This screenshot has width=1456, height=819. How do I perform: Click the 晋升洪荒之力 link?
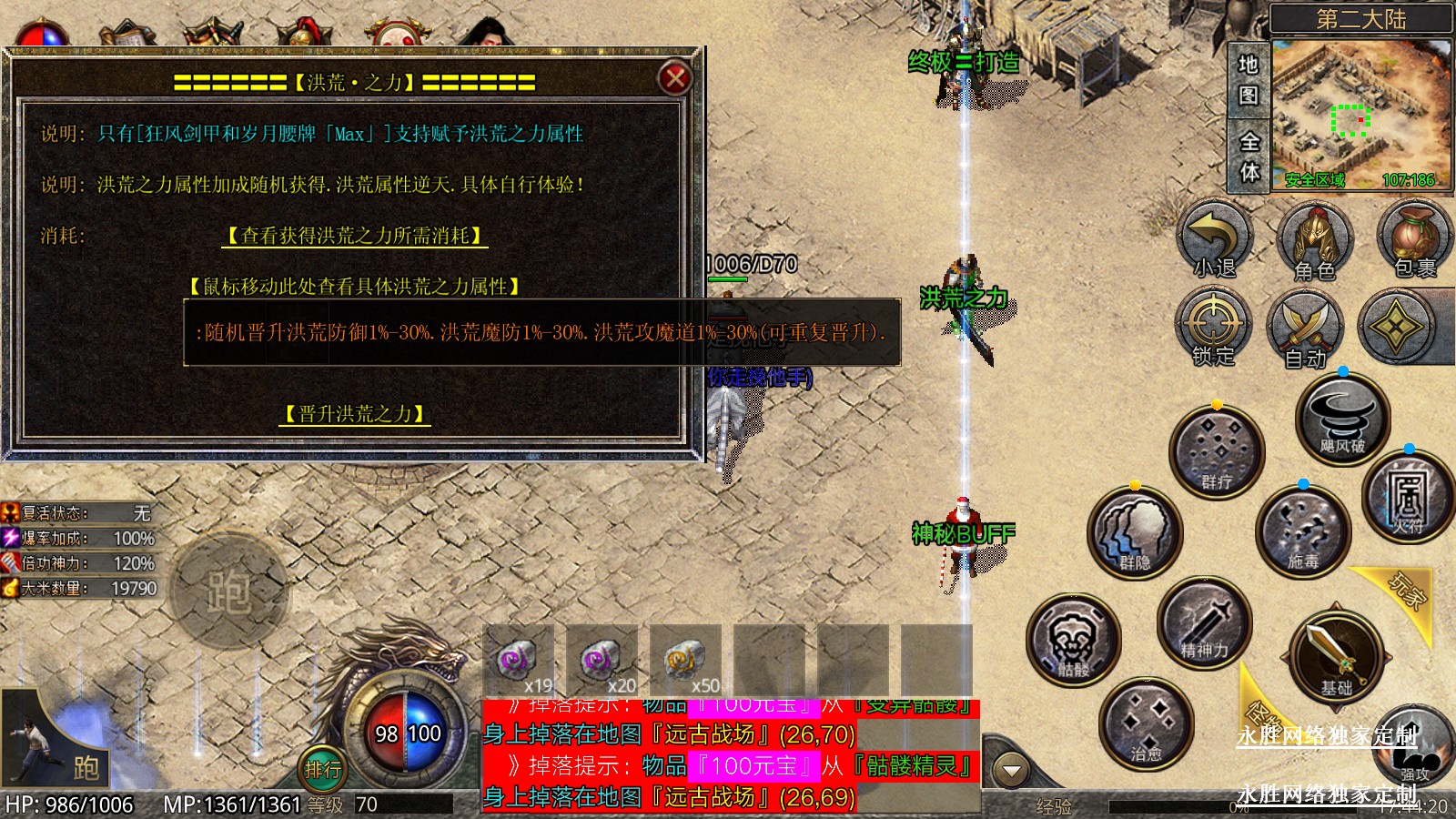[355, 415]
